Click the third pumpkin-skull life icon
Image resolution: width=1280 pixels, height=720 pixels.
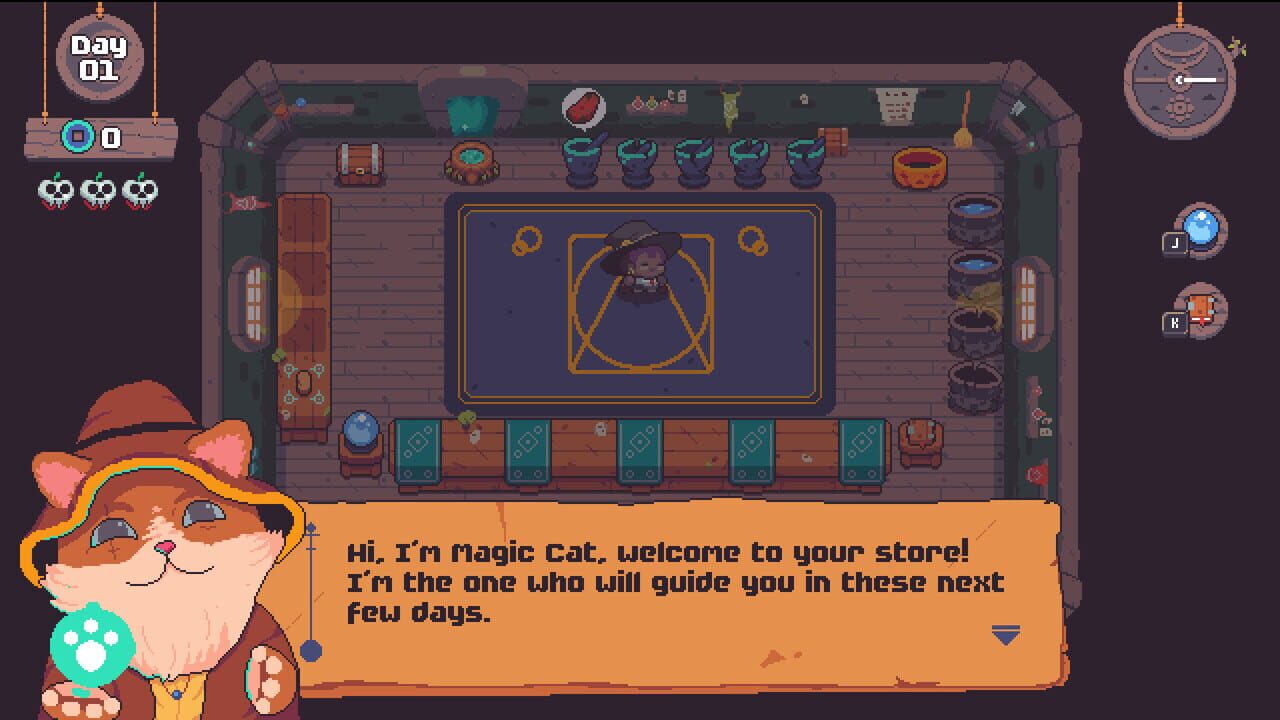pyautogui.click(x=140, y=188)
